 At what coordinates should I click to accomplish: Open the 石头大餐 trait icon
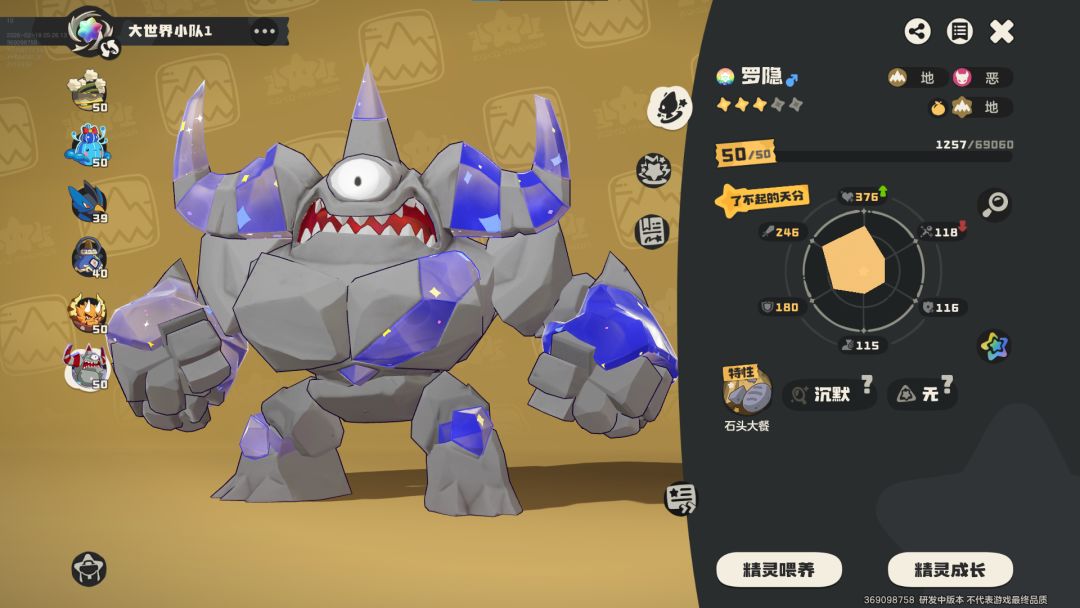coord(747,391)
